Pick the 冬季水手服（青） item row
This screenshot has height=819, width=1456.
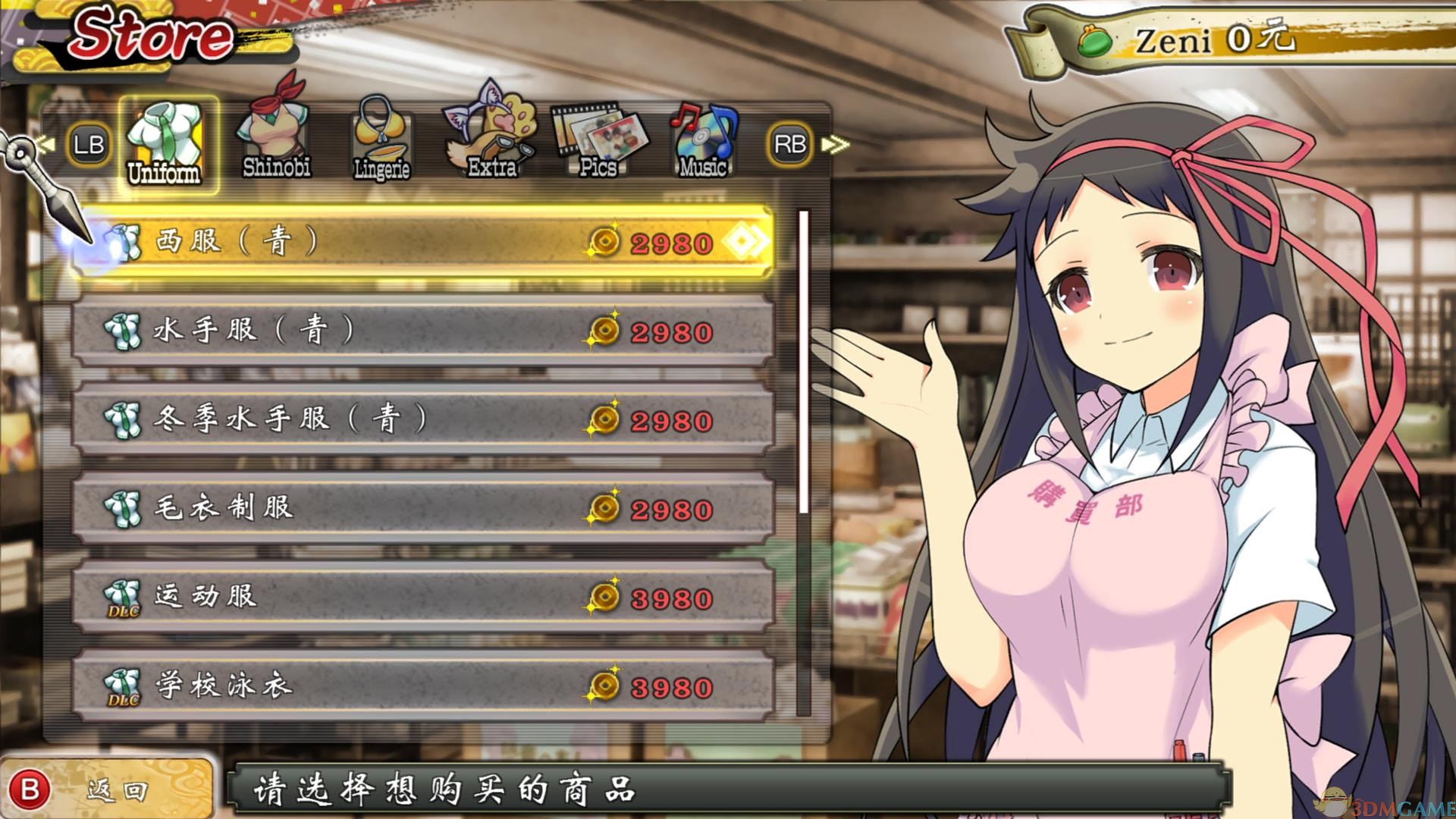point(423,420)
